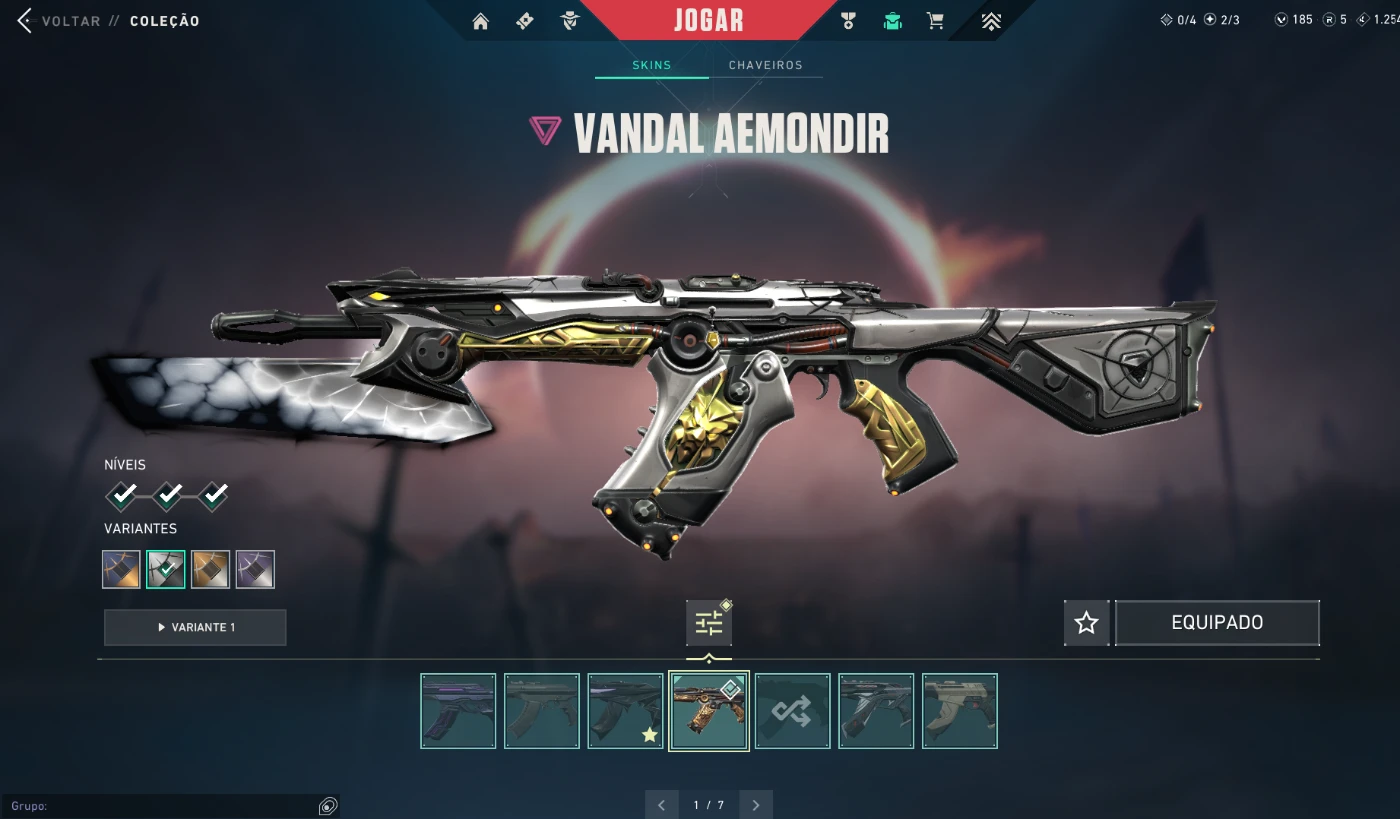Open the party group chat icon
The width and height of the screenshot is (1400, 819).
pyautogui.click(x=327, y=806)
